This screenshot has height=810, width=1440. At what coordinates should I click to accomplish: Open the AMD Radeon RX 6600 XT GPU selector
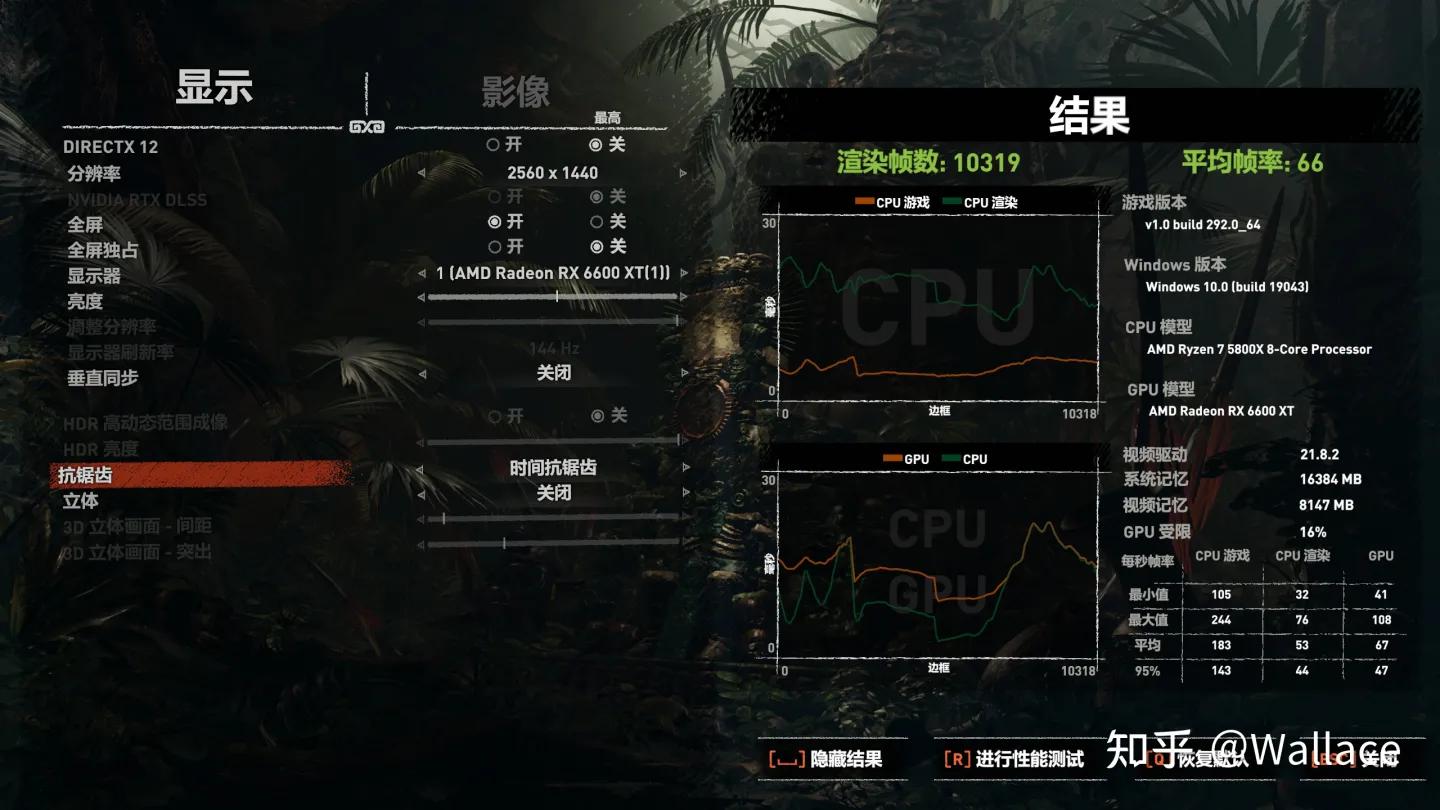click(551, 272)
